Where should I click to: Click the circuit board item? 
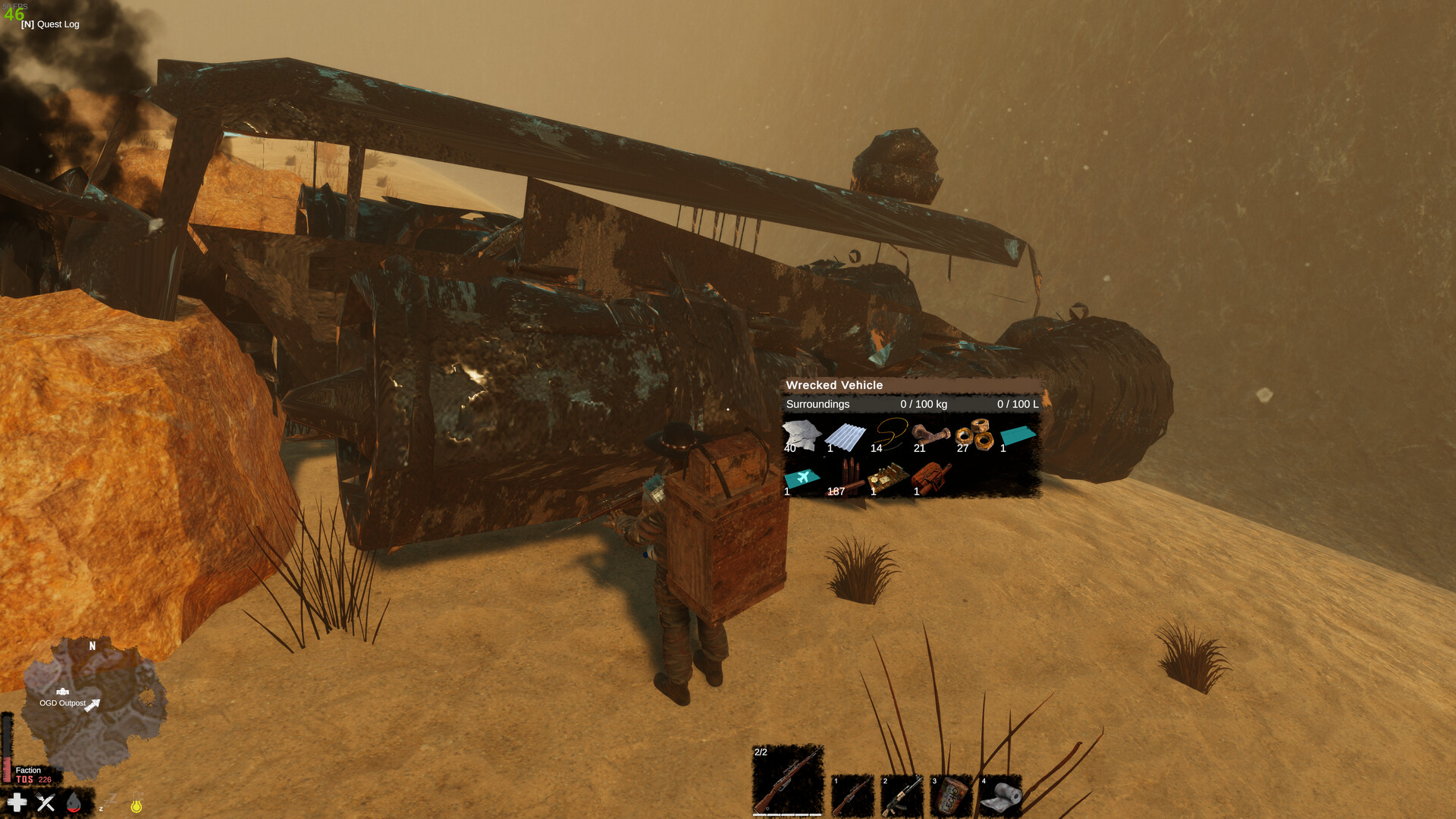pyautogui.click(x=887, y=475)
